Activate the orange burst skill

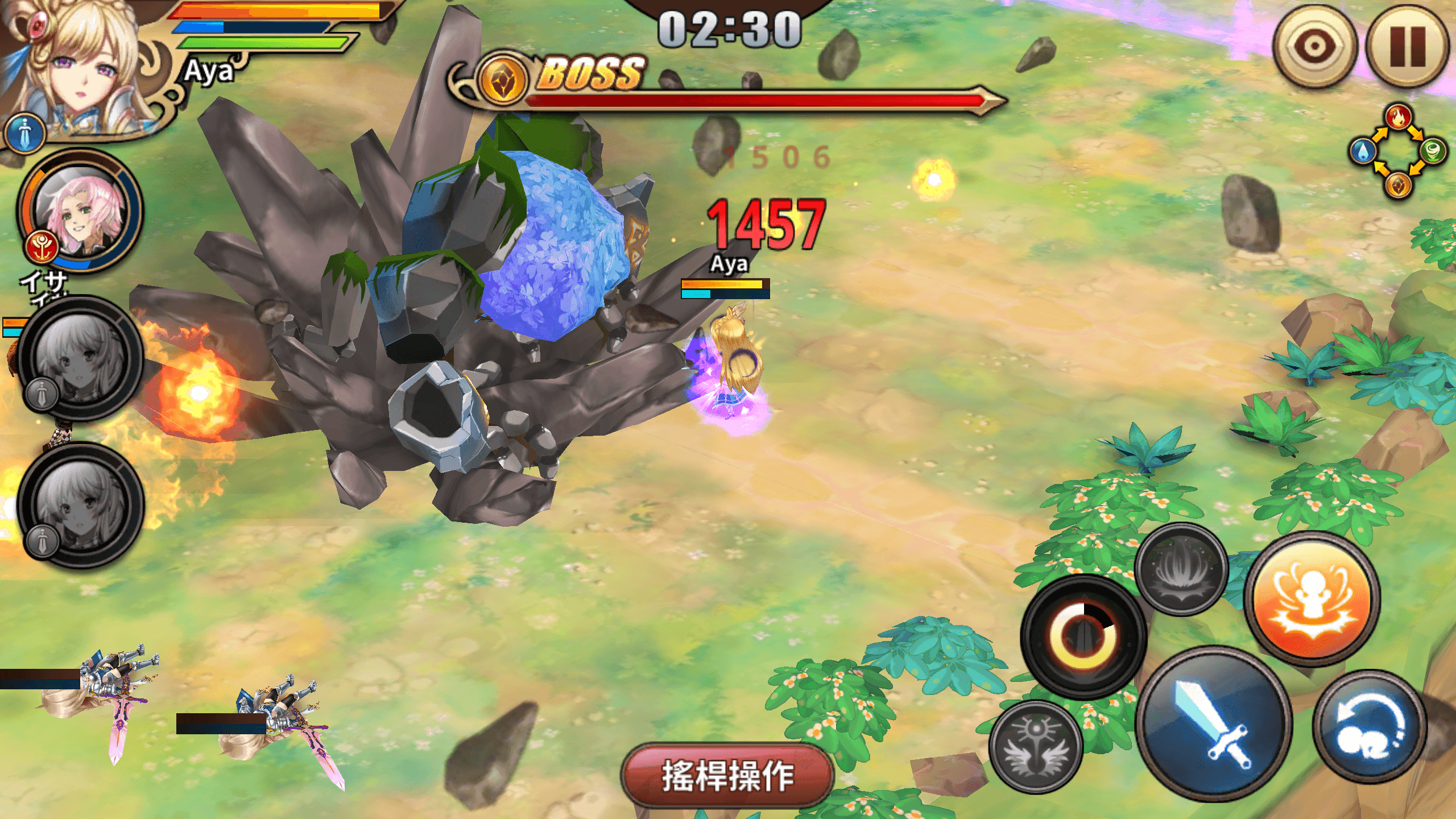1312,598
